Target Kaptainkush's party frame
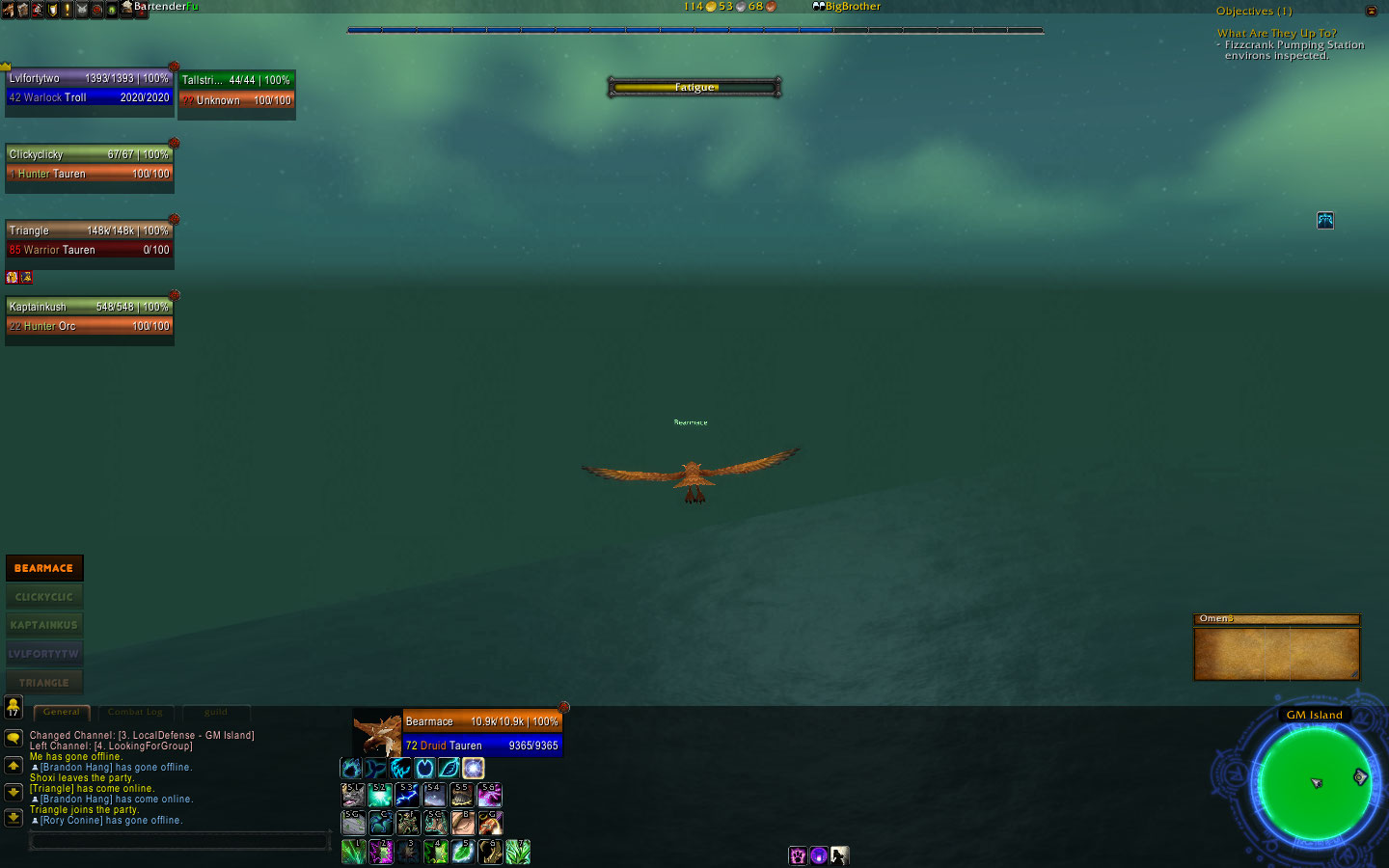 pyautogui.click(x=89, y=316)
